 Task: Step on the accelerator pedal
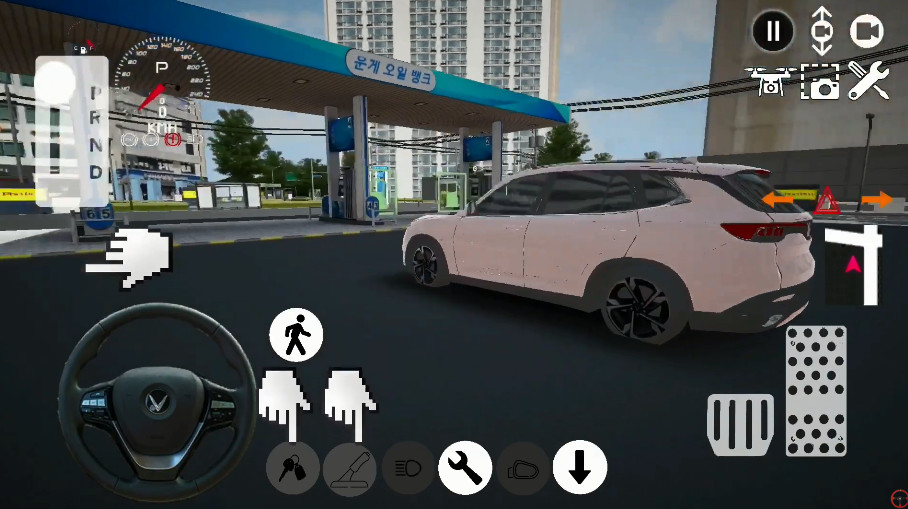(x=816, y=390)
